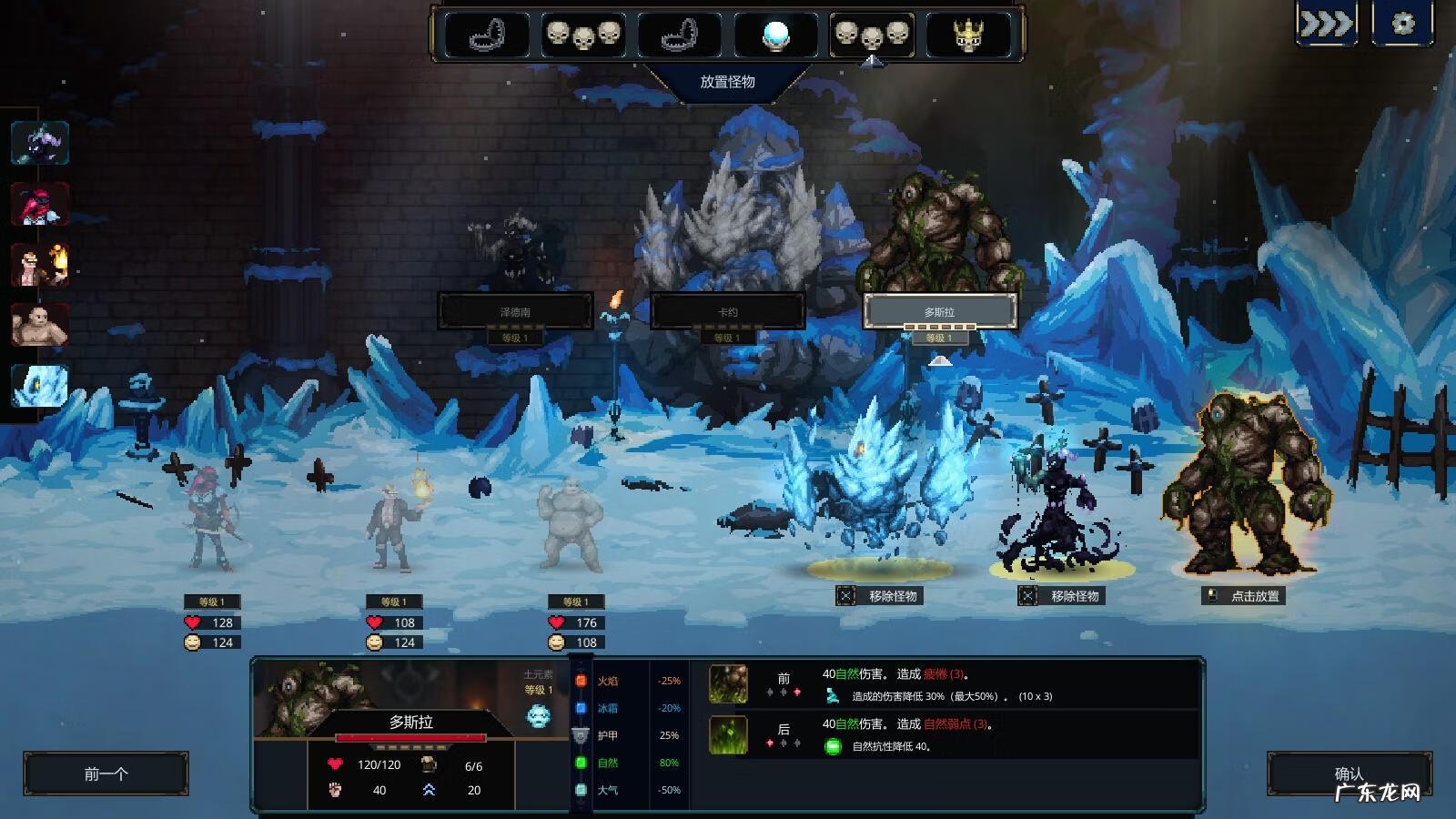This screenshot has width=1456, height=819.
Task: Select the crowned skull boss room icon
Action: coord(967,35)
